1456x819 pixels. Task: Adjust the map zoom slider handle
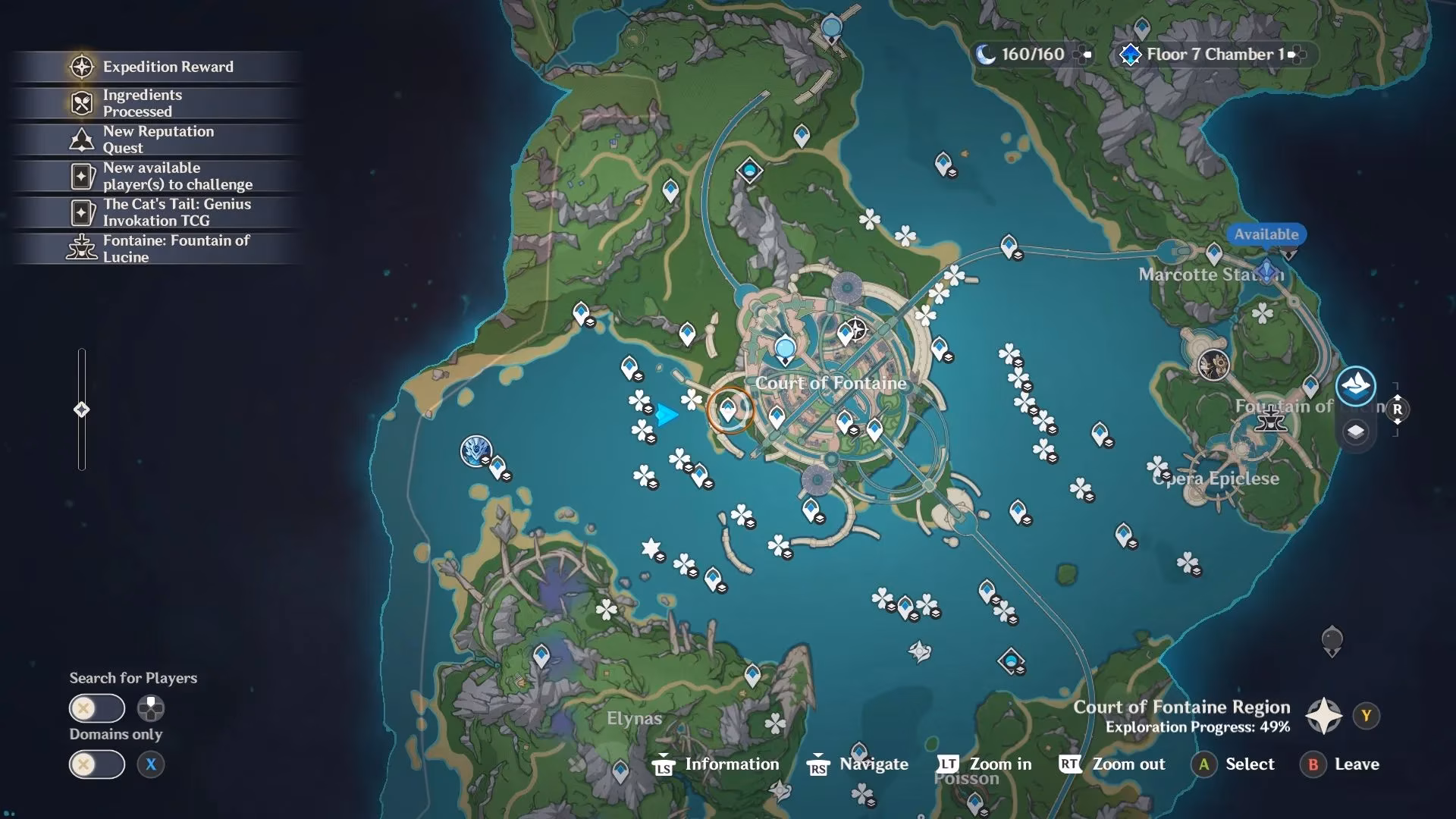pos(81,410)
